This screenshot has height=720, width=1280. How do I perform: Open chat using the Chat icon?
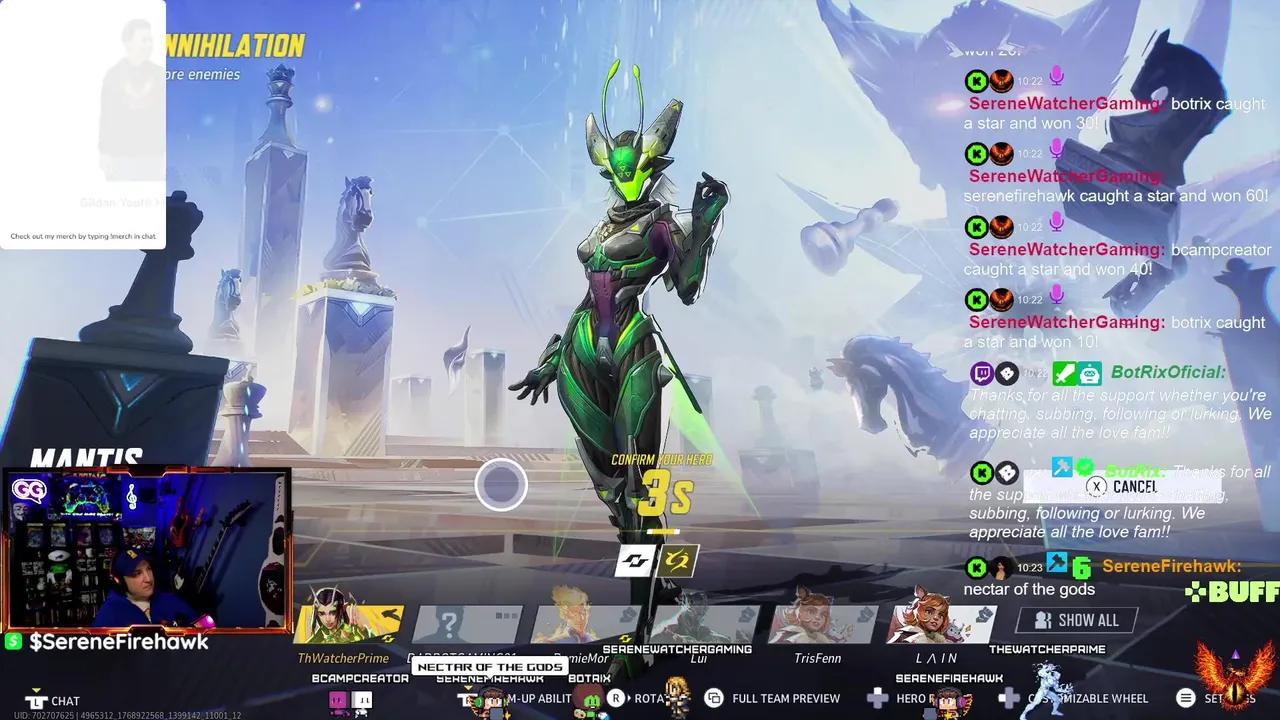click(37, 700)
